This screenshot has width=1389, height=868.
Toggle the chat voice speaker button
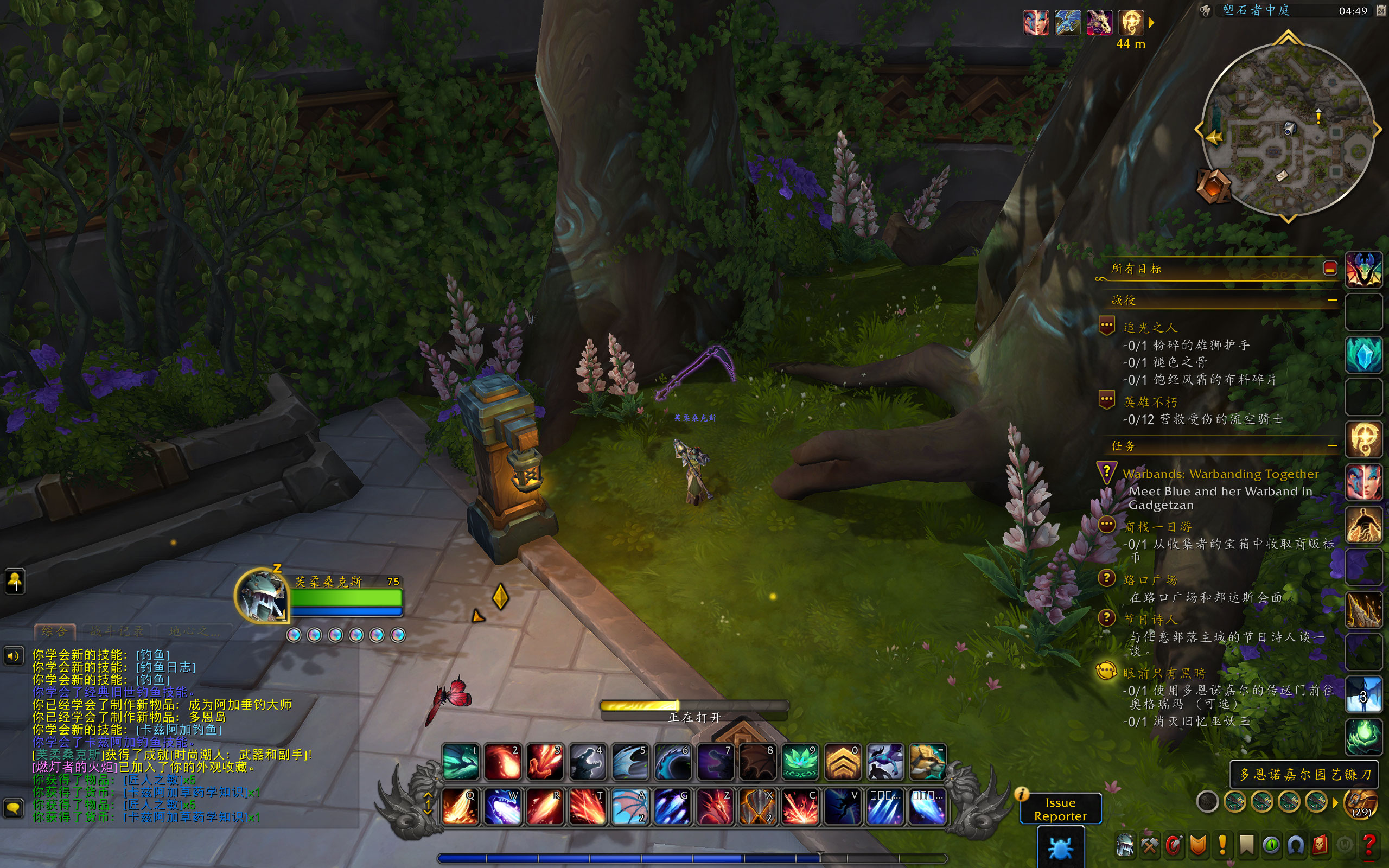pyautogui.click(x=13, y=655)
